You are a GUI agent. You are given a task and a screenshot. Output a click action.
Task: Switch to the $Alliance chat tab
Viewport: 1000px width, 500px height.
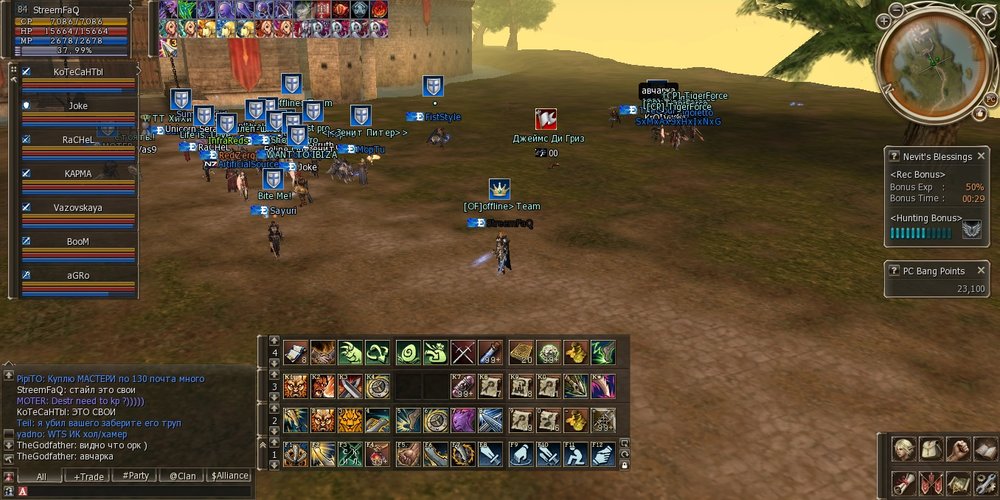tap(228, 476)
